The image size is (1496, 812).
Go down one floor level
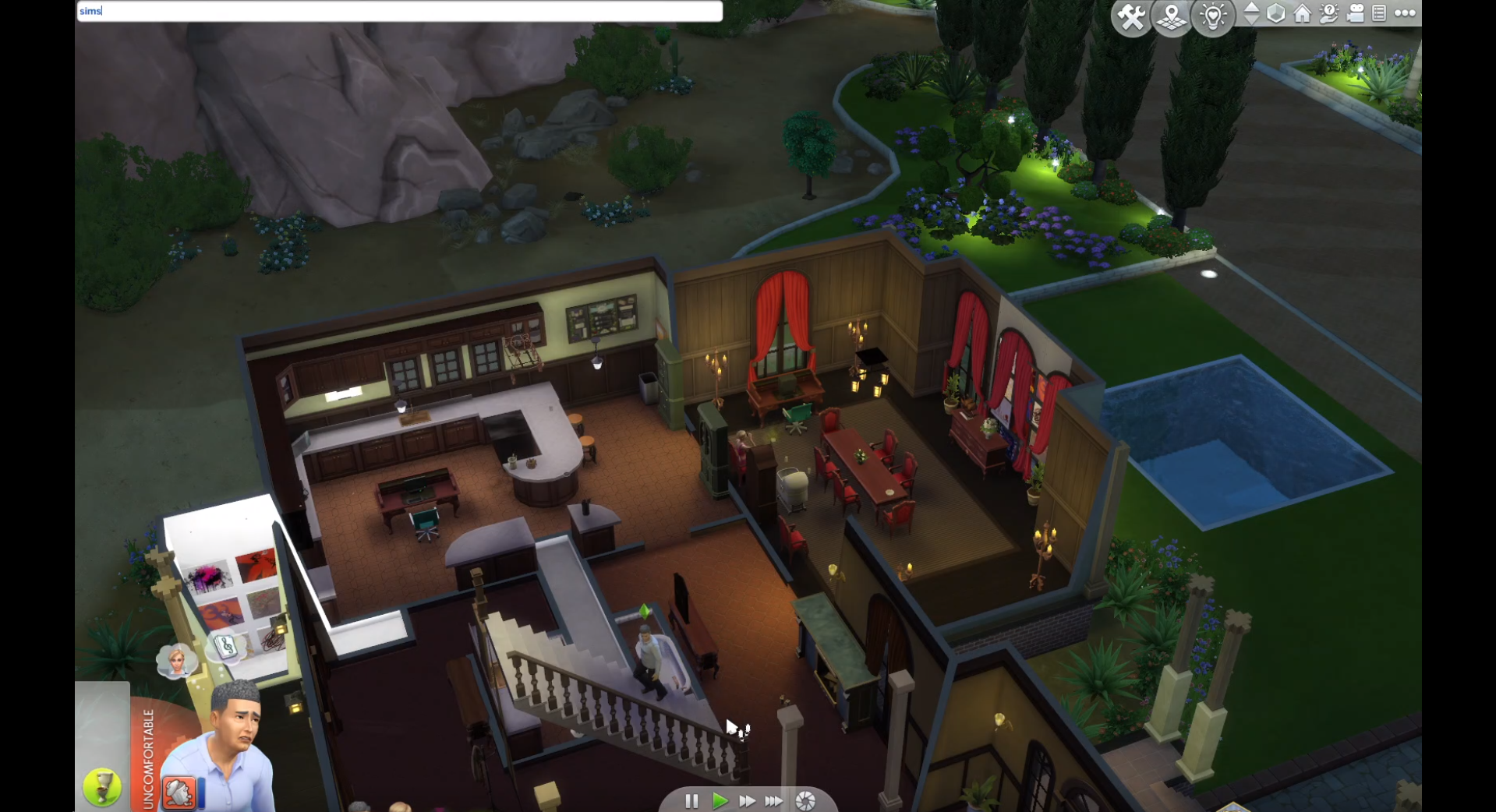click(1251, 19)
